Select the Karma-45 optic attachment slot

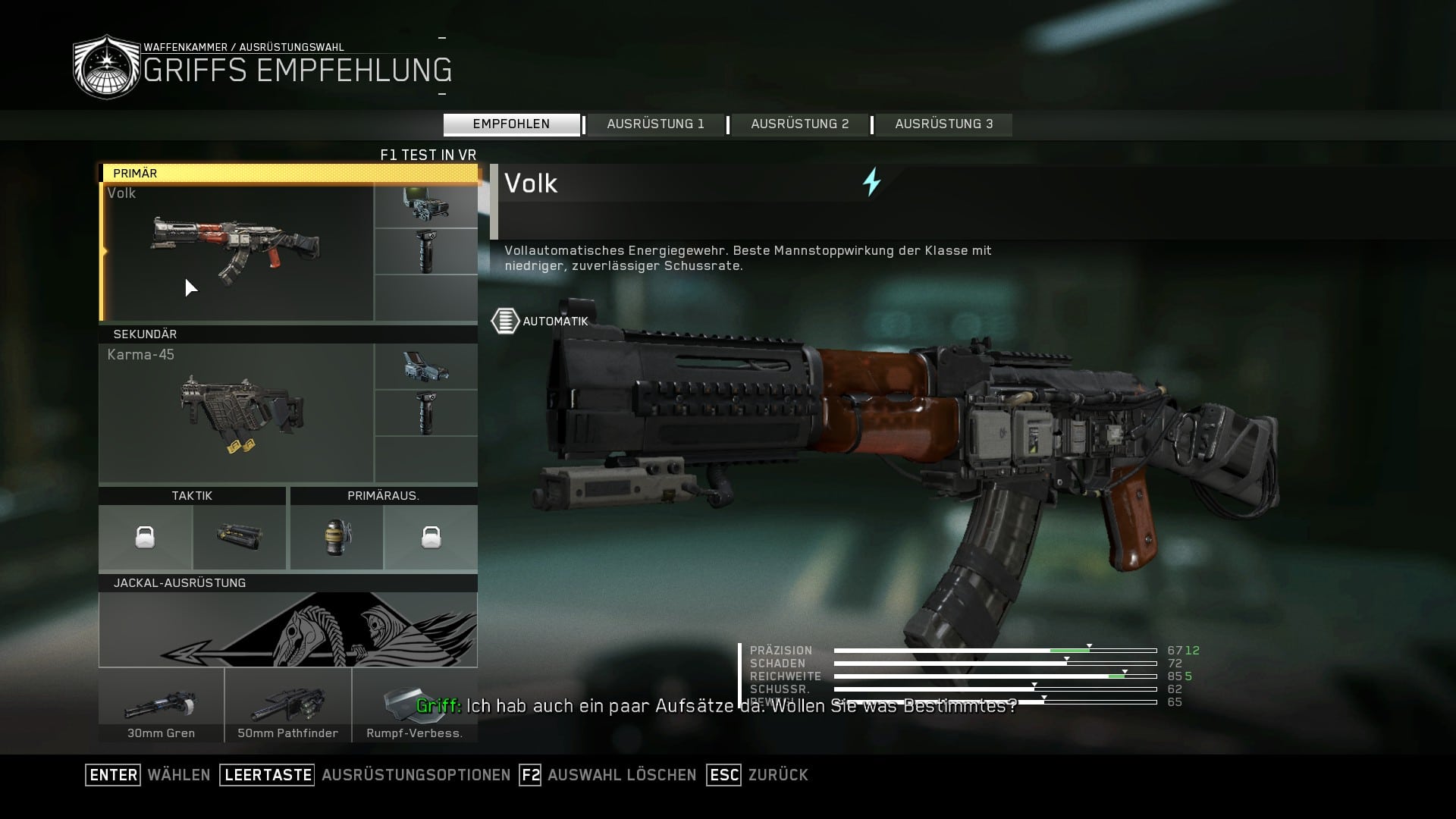pos(425,367)
